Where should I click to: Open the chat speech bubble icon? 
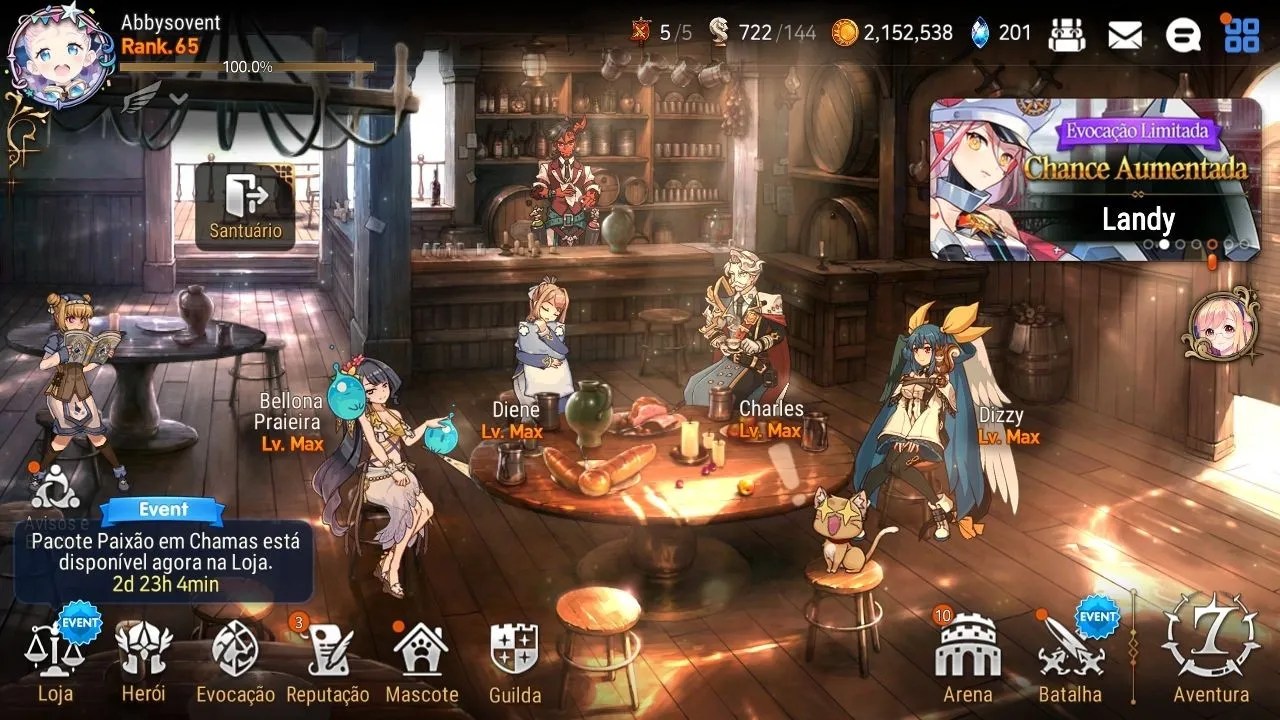click(x=1183, y=35)
